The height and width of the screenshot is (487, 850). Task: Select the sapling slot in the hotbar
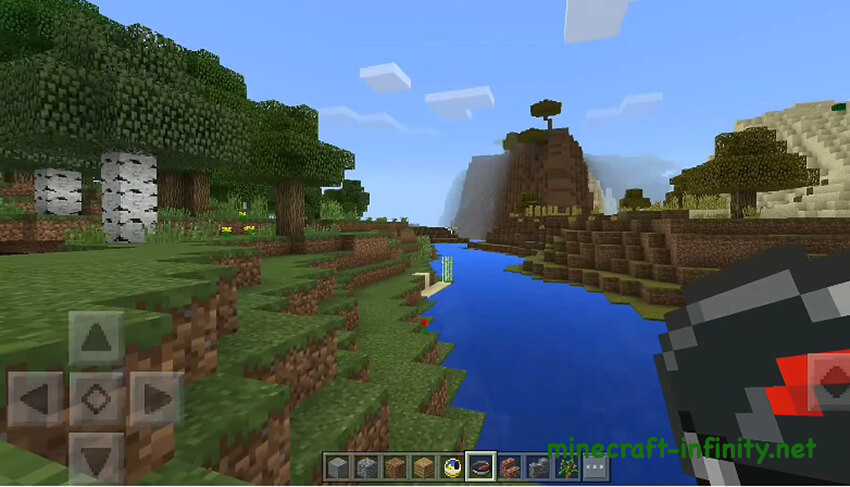click(x=567, y=466)
